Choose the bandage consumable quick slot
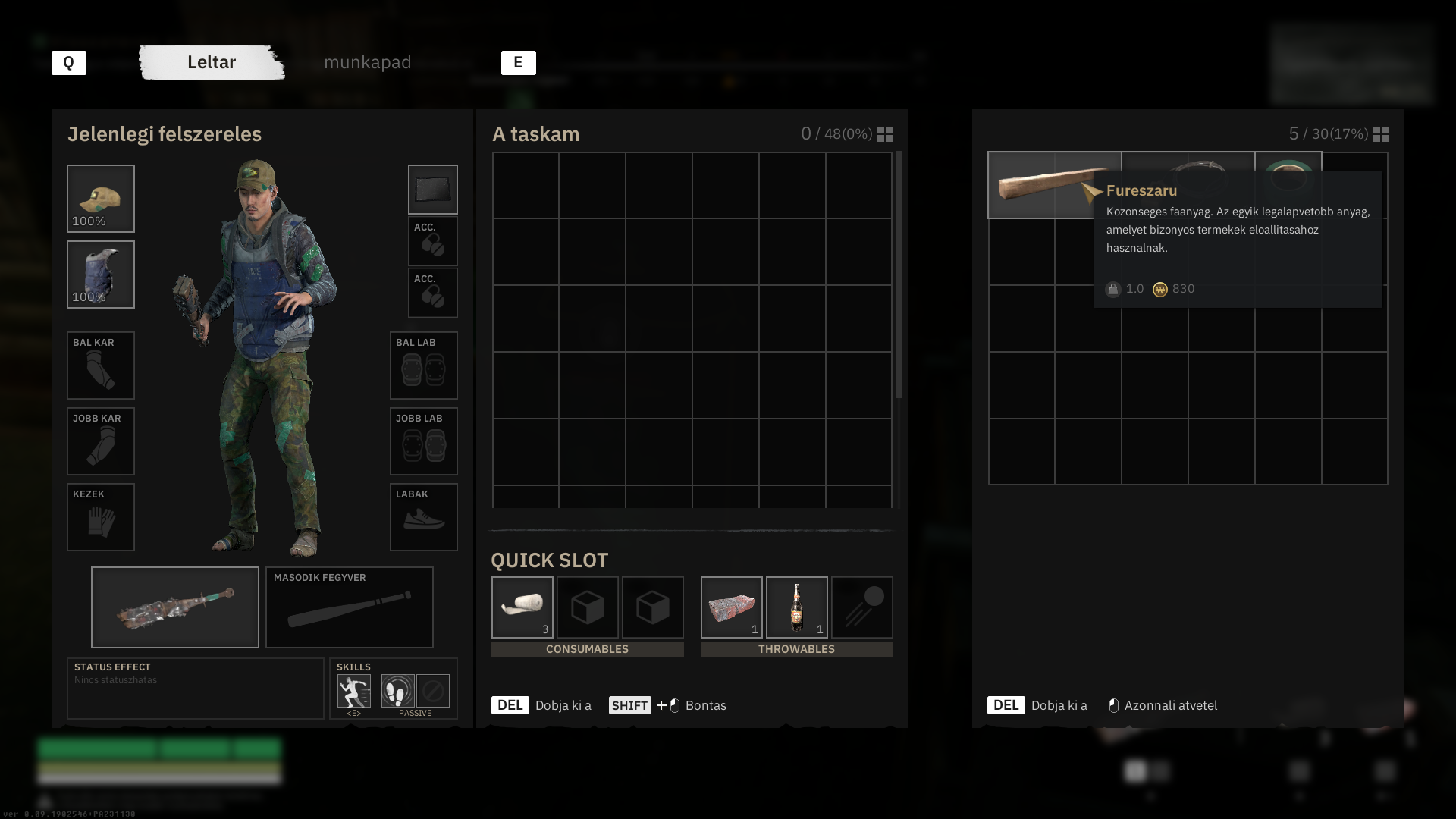 point(522,607)
